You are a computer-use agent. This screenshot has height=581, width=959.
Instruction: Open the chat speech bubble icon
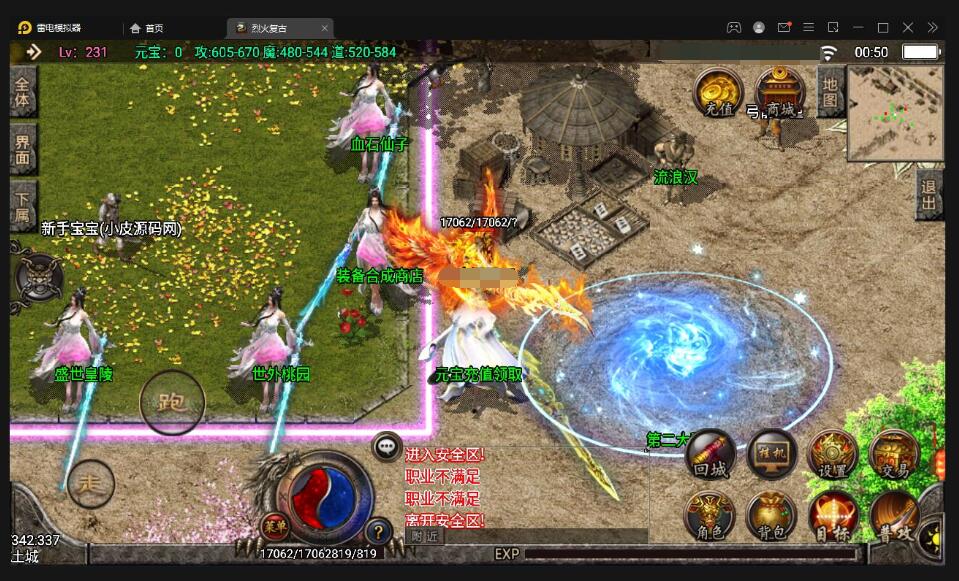pyautogui.click(x=387, y=447)
